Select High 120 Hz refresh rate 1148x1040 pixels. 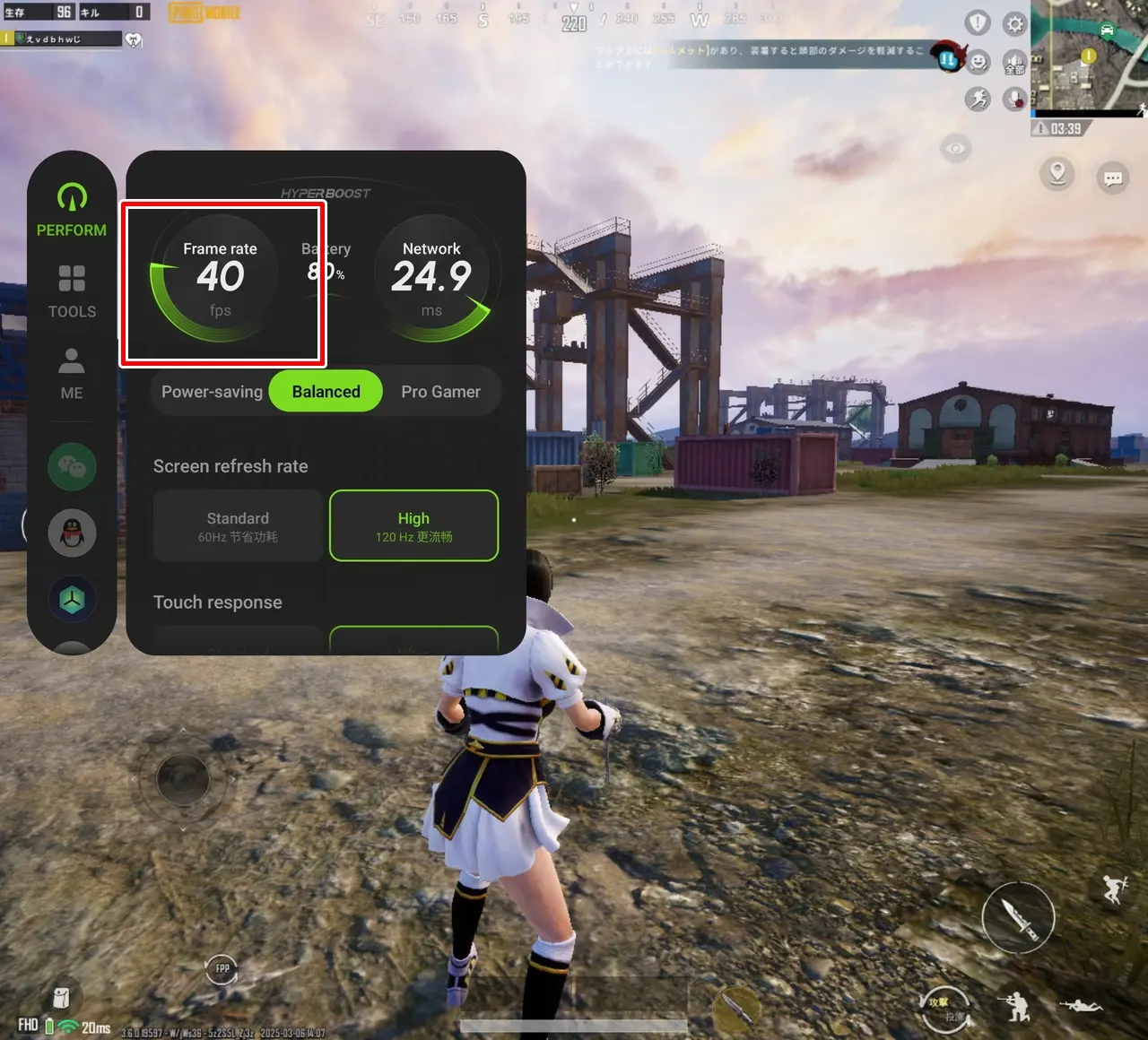pyautogui.click(x=413, y=526)
